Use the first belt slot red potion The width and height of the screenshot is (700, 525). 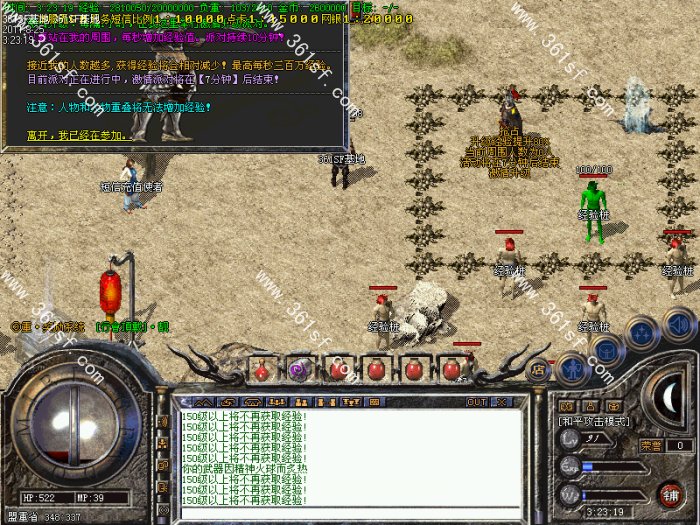coord(259,369)
